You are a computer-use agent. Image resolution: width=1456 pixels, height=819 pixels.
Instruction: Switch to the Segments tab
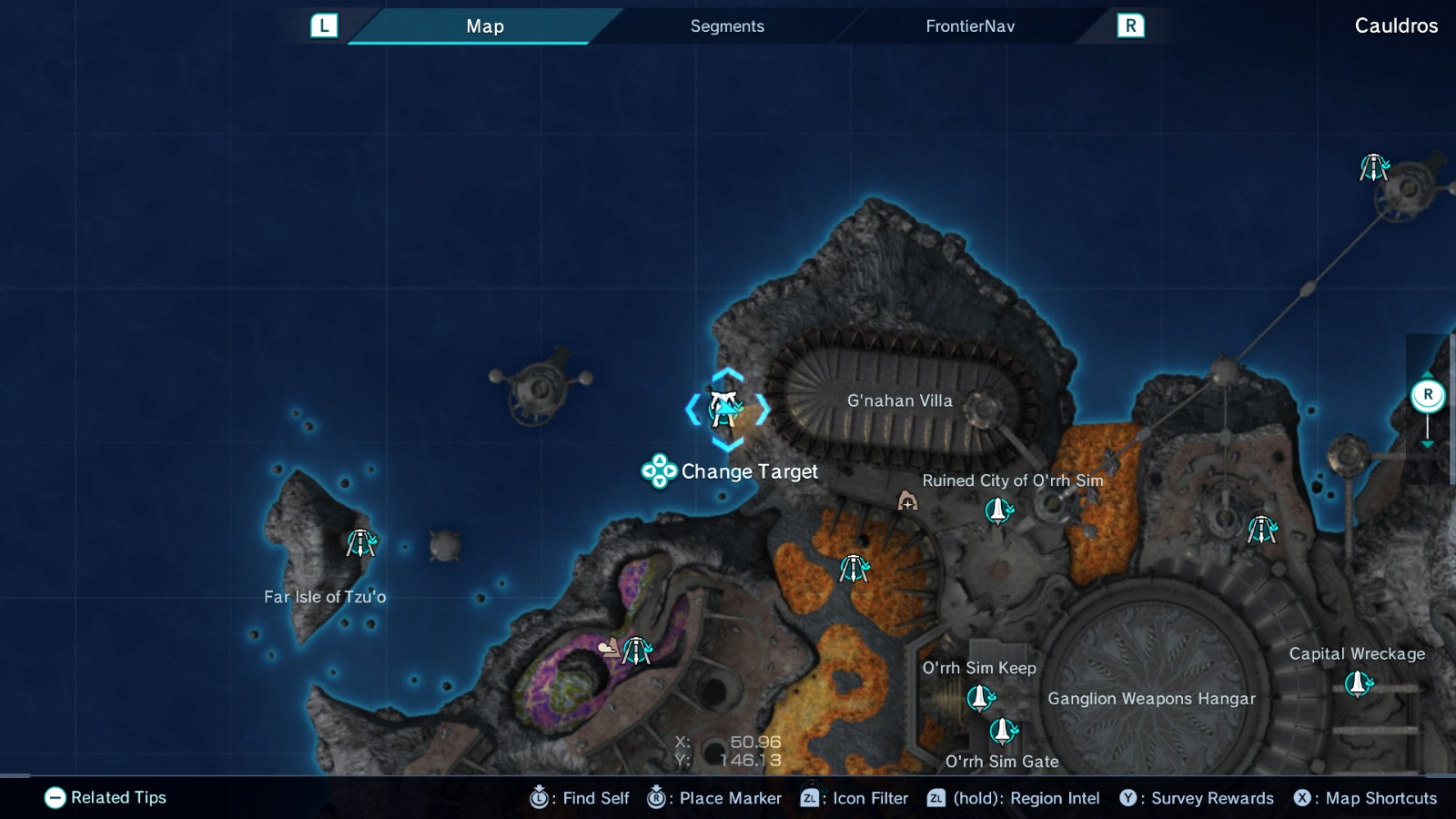click(x=726, y=26)
